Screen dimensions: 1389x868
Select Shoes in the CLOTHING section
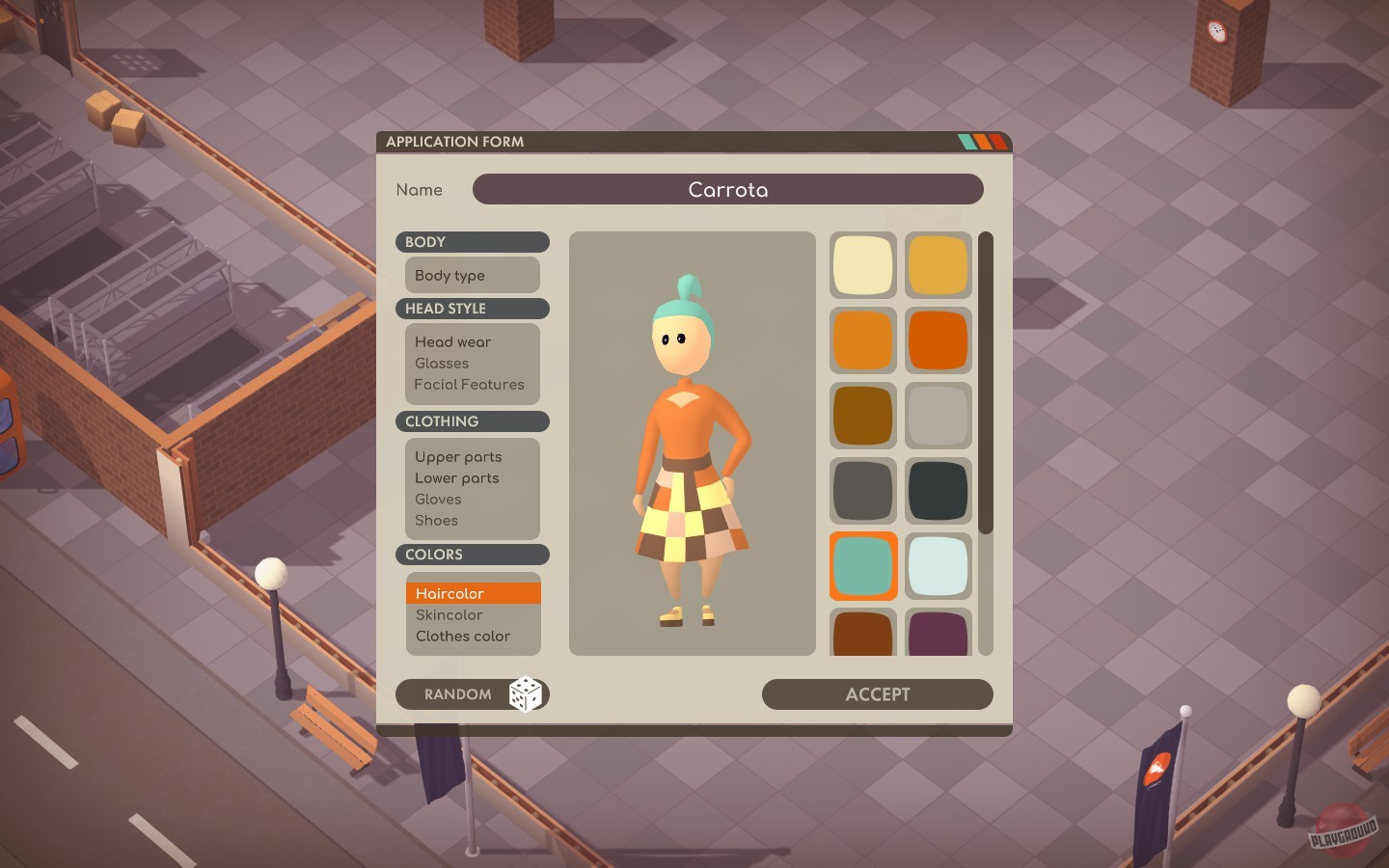tap(436, 520)
